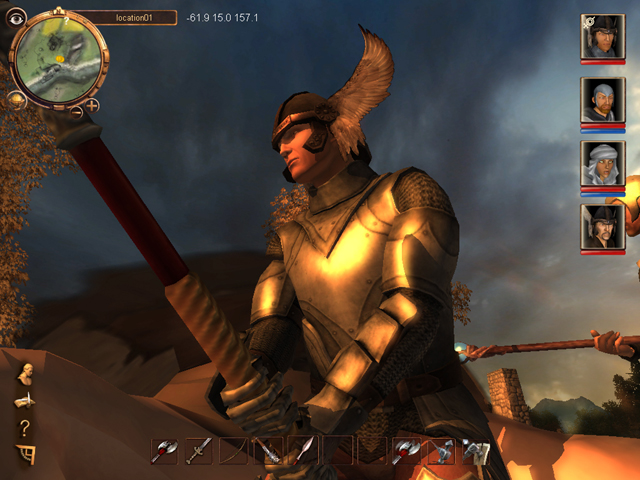Select the winged-helmet knight portrait
The width and height of the screenshot is (640, 480).
pos(603,37)
